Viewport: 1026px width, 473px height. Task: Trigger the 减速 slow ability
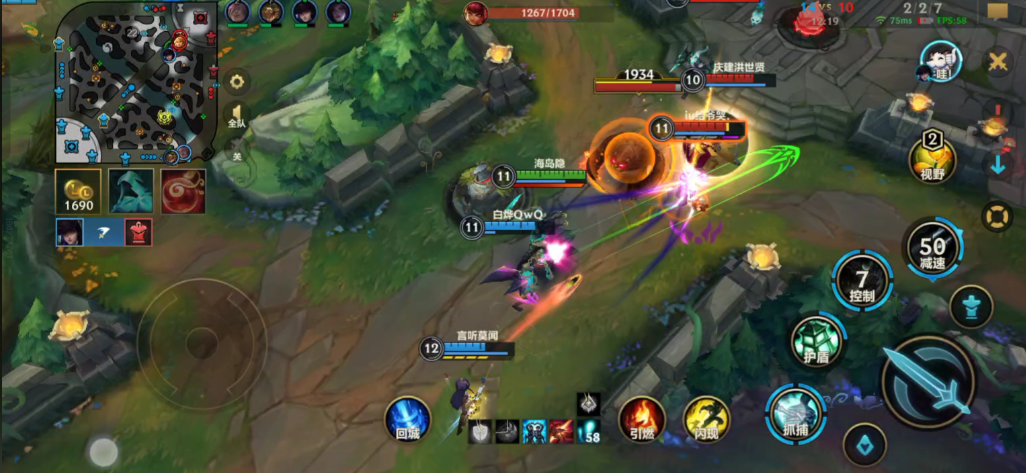click(x=932, y=248)
